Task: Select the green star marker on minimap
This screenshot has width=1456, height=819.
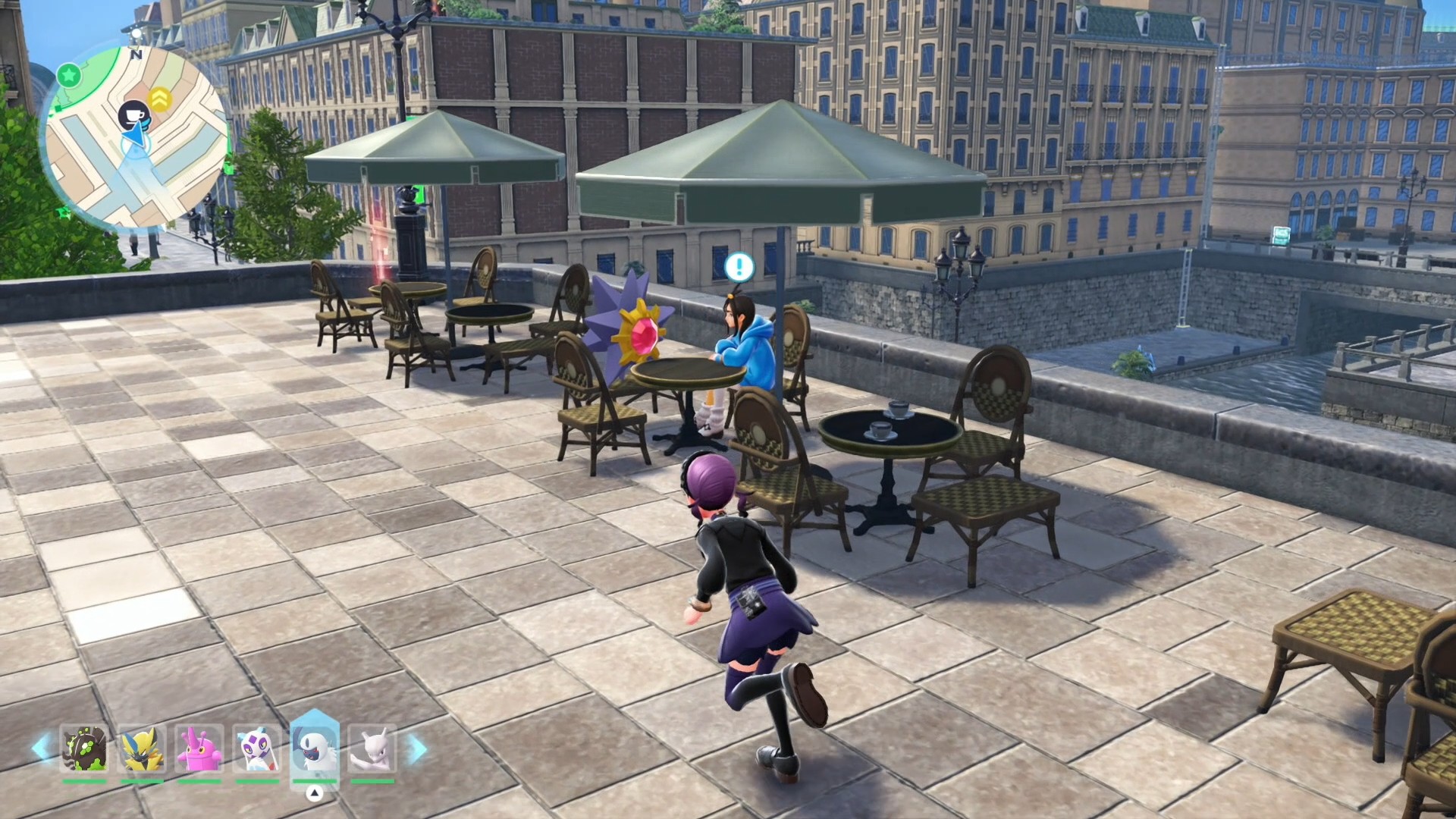Action: [x=69, y=75]
